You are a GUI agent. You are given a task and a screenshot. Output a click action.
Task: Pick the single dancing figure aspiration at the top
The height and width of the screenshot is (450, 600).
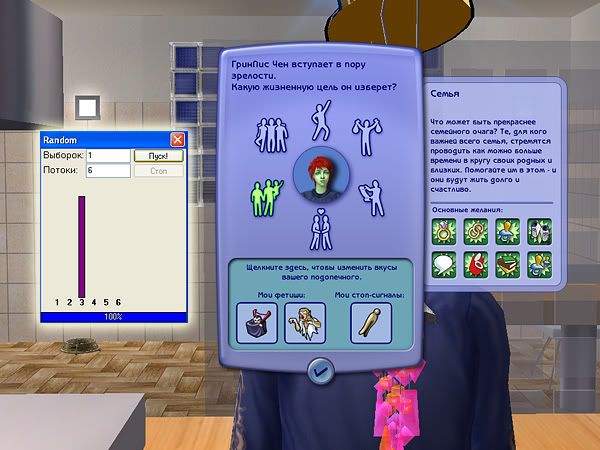pyautogui.click(x=320, y=117)
